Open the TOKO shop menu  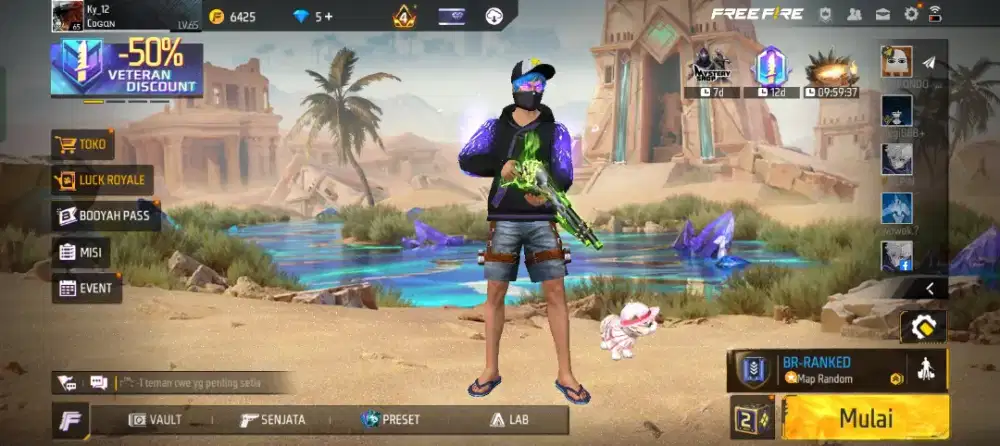tap(83, 145)
